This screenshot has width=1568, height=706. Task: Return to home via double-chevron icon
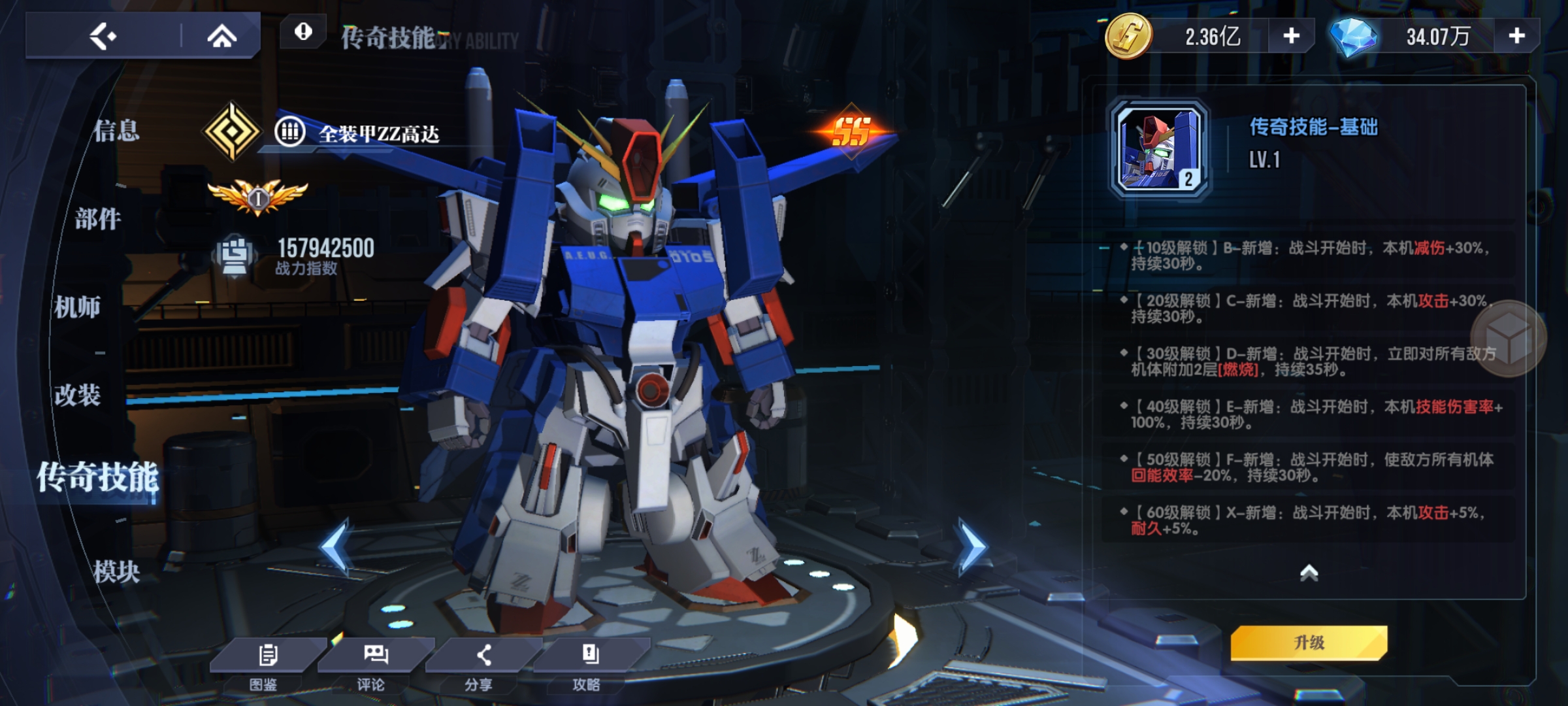(x=221, y=36)
